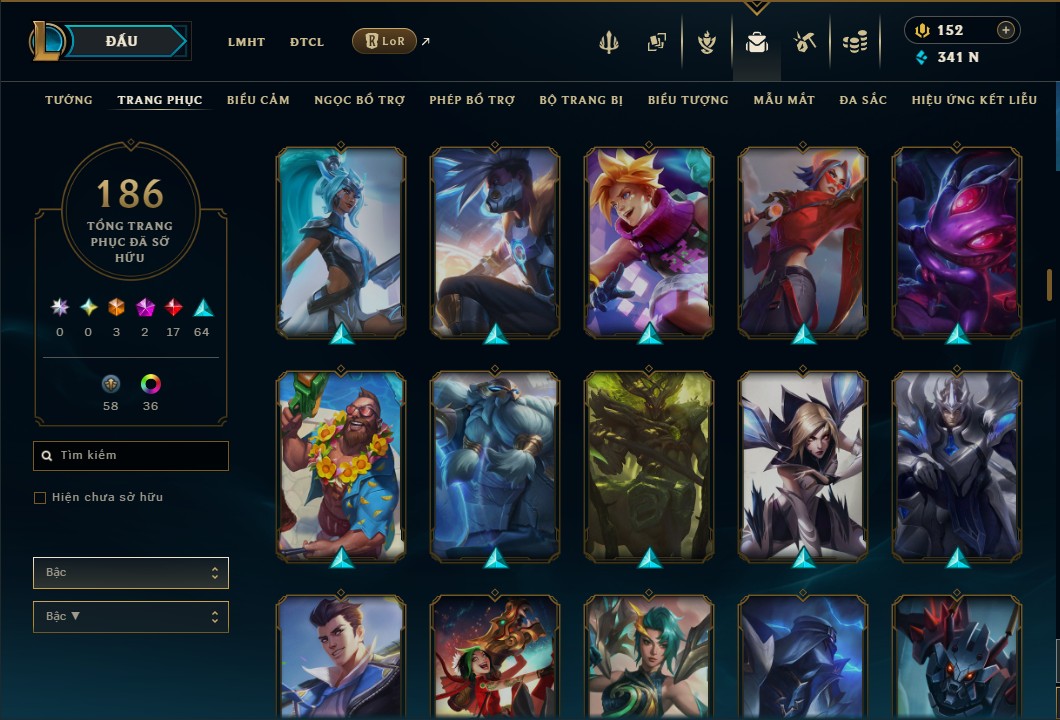Screen dimensions: 1060x720
Task: Launch the LoR external link
Action: 385,41
